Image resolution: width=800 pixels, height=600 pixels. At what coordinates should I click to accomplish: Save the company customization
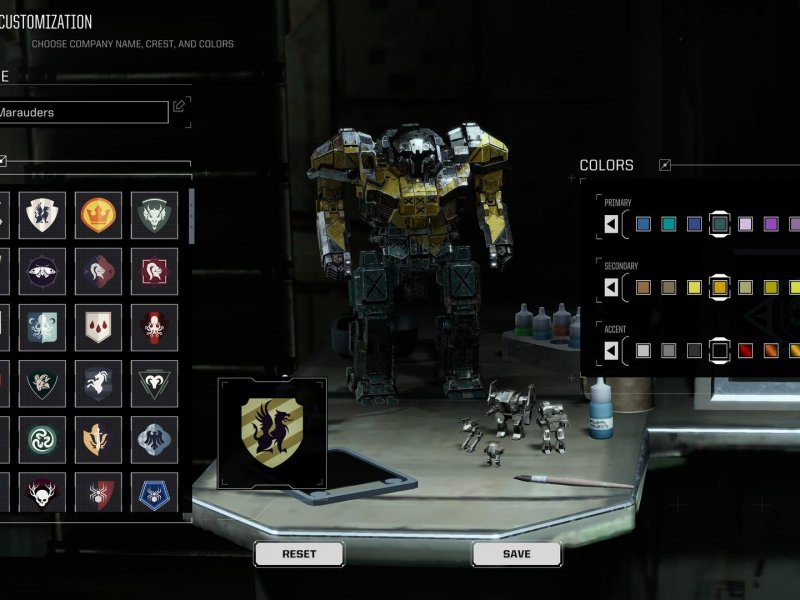pyautogui.click(x=516, y=554)
